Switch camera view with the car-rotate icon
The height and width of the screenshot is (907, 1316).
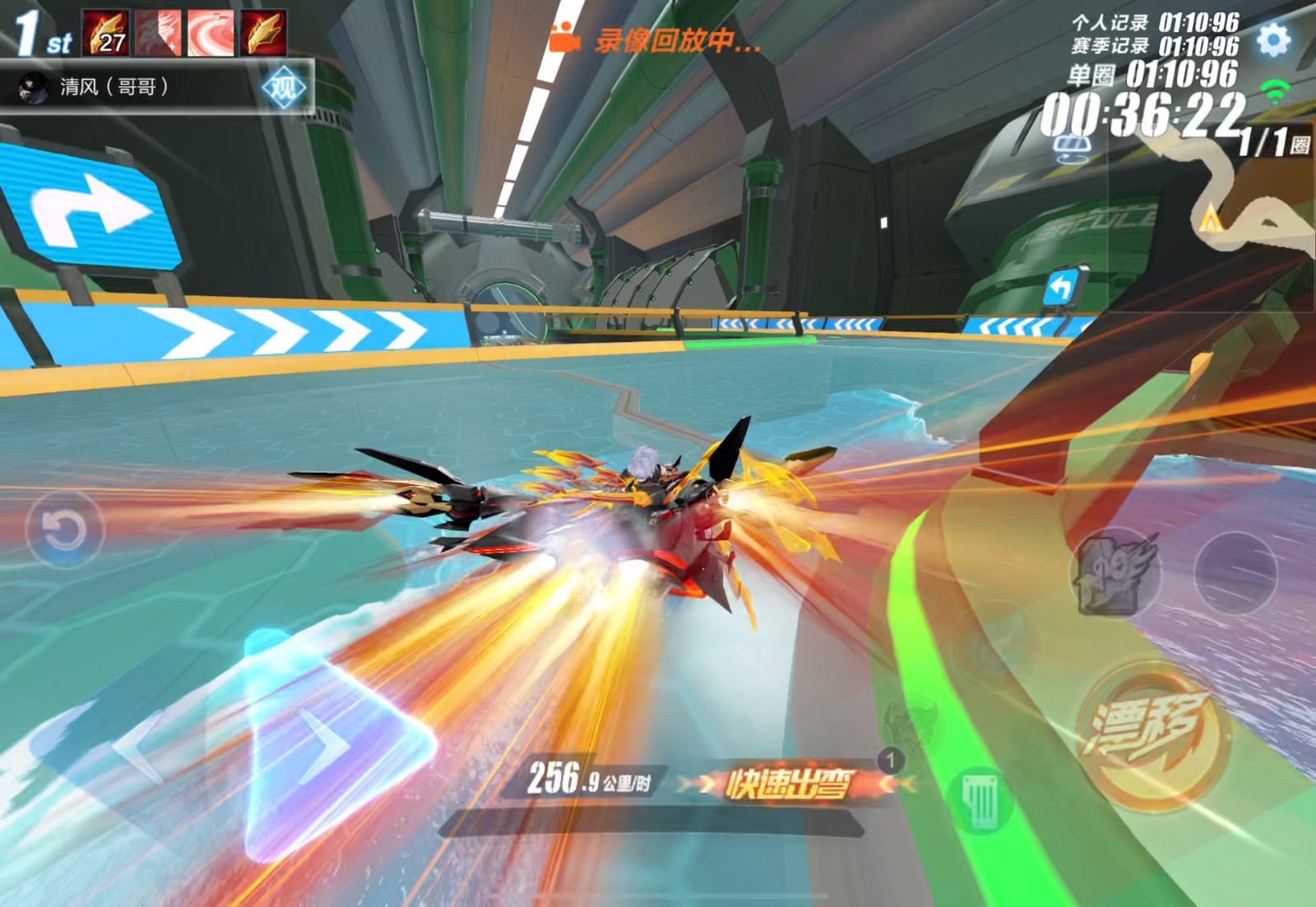pos(1072,148)
